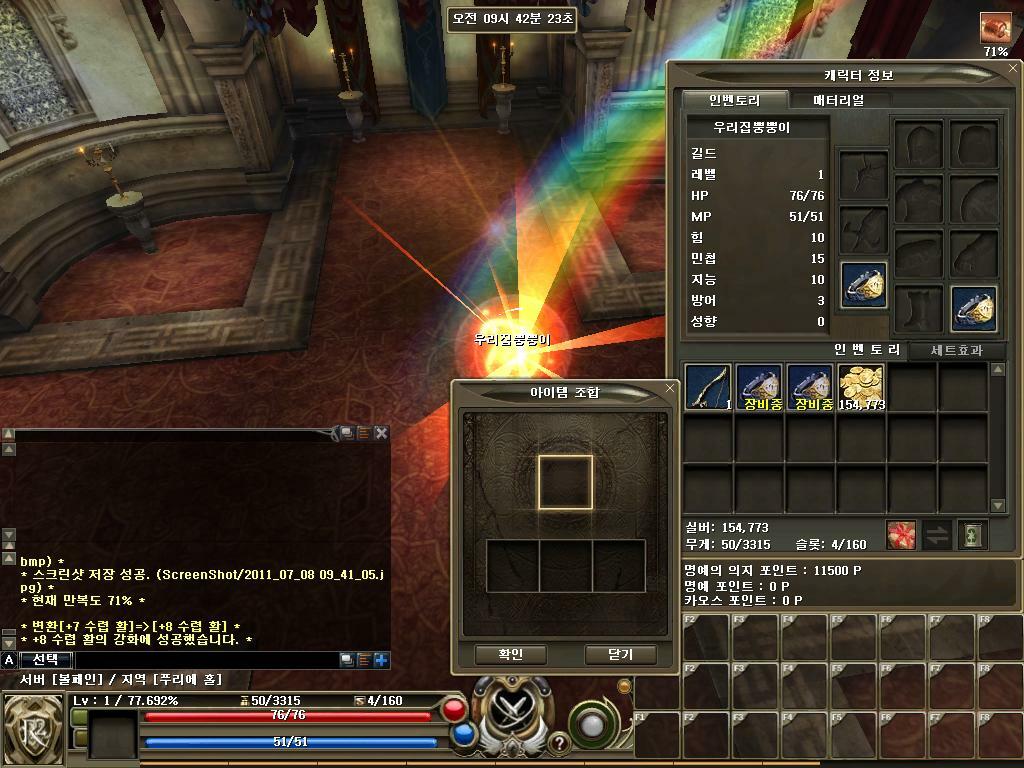Viewport: 1024px width, 768px height.
Task: Click the blue mana potion orb
Action: 463,735
